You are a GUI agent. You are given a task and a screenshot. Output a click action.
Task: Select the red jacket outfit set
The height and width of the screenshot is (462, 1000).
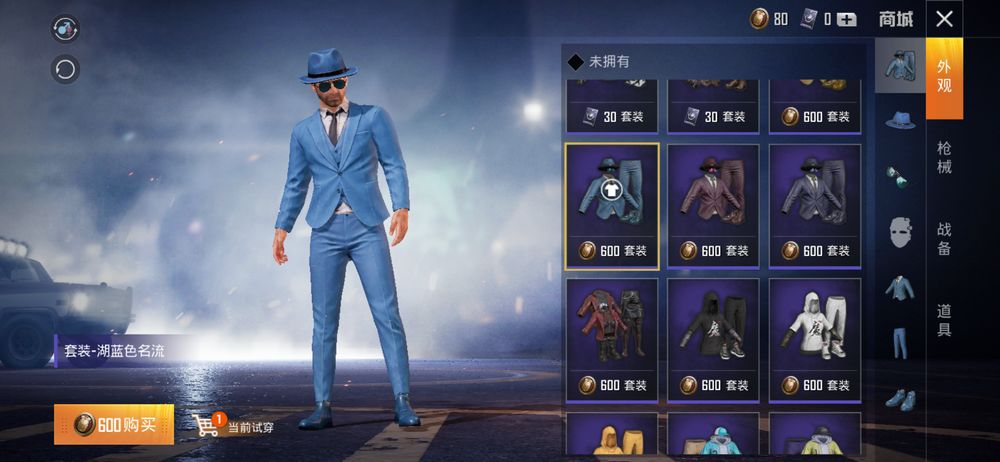612,340
